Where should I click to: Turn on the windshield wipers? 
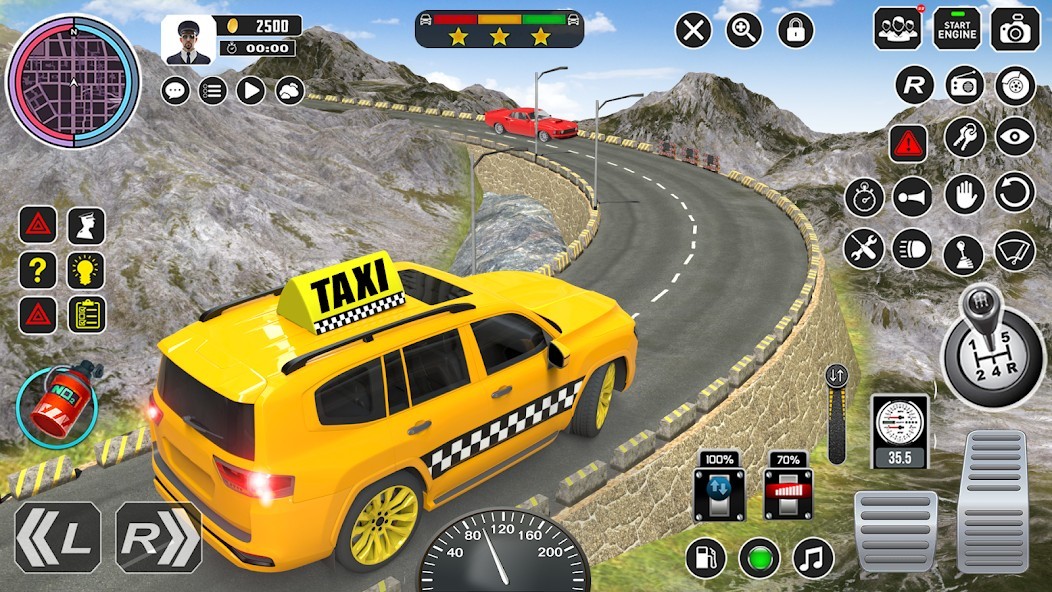[1015, 250]
